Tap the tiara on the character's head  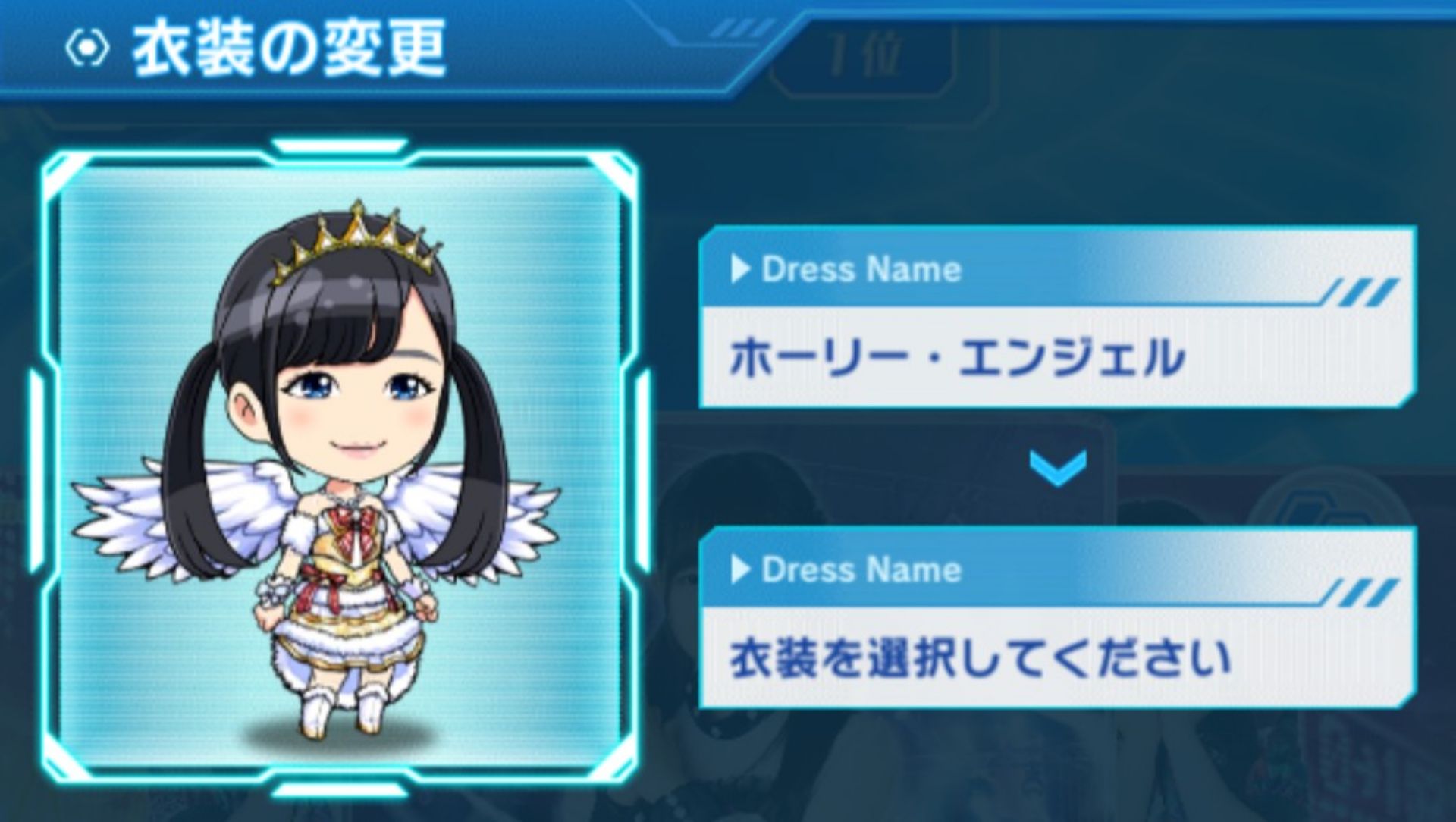[356, 235]
